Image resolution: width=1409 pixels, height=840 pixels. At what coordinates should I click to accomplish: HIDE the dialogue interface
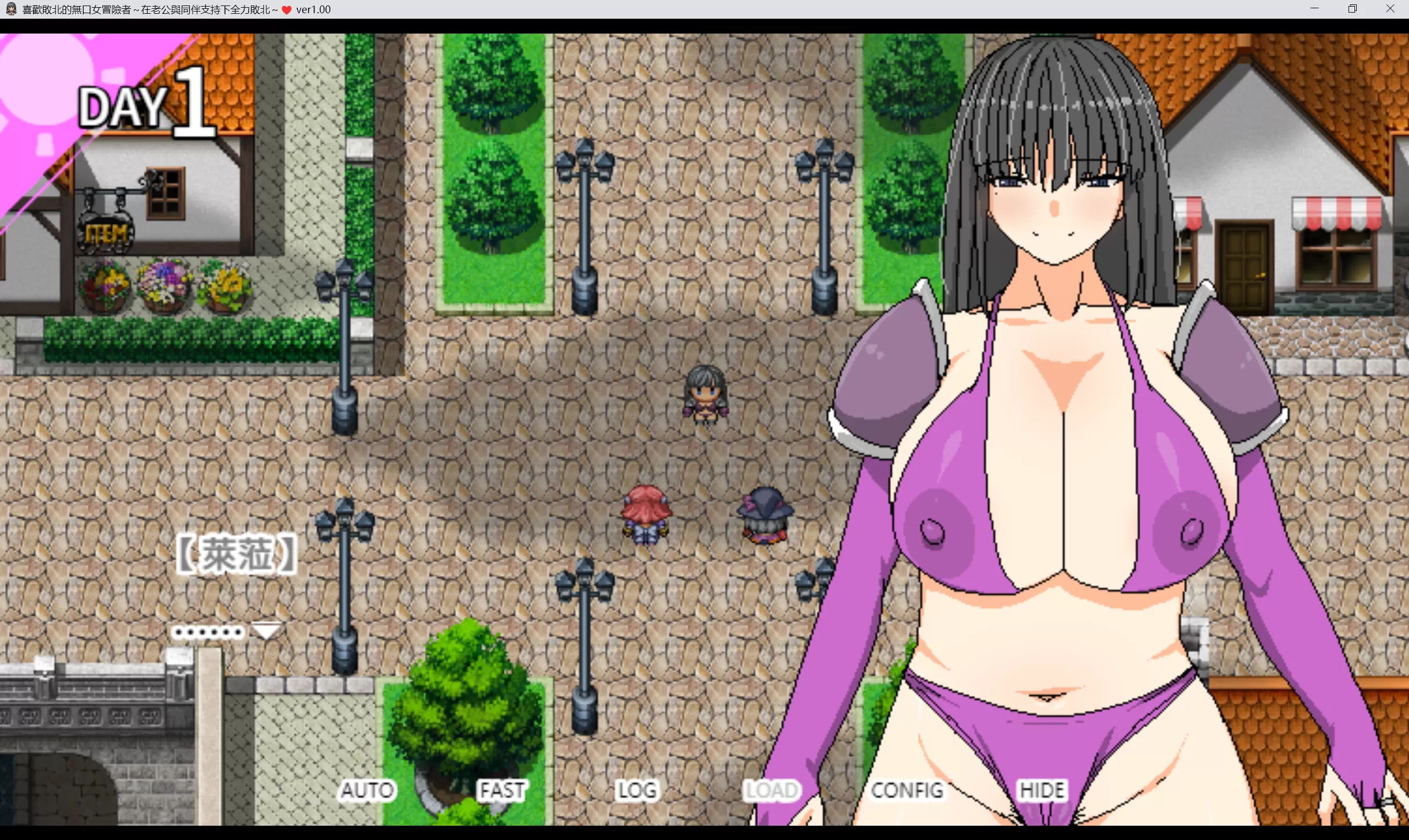(1042, 790)
